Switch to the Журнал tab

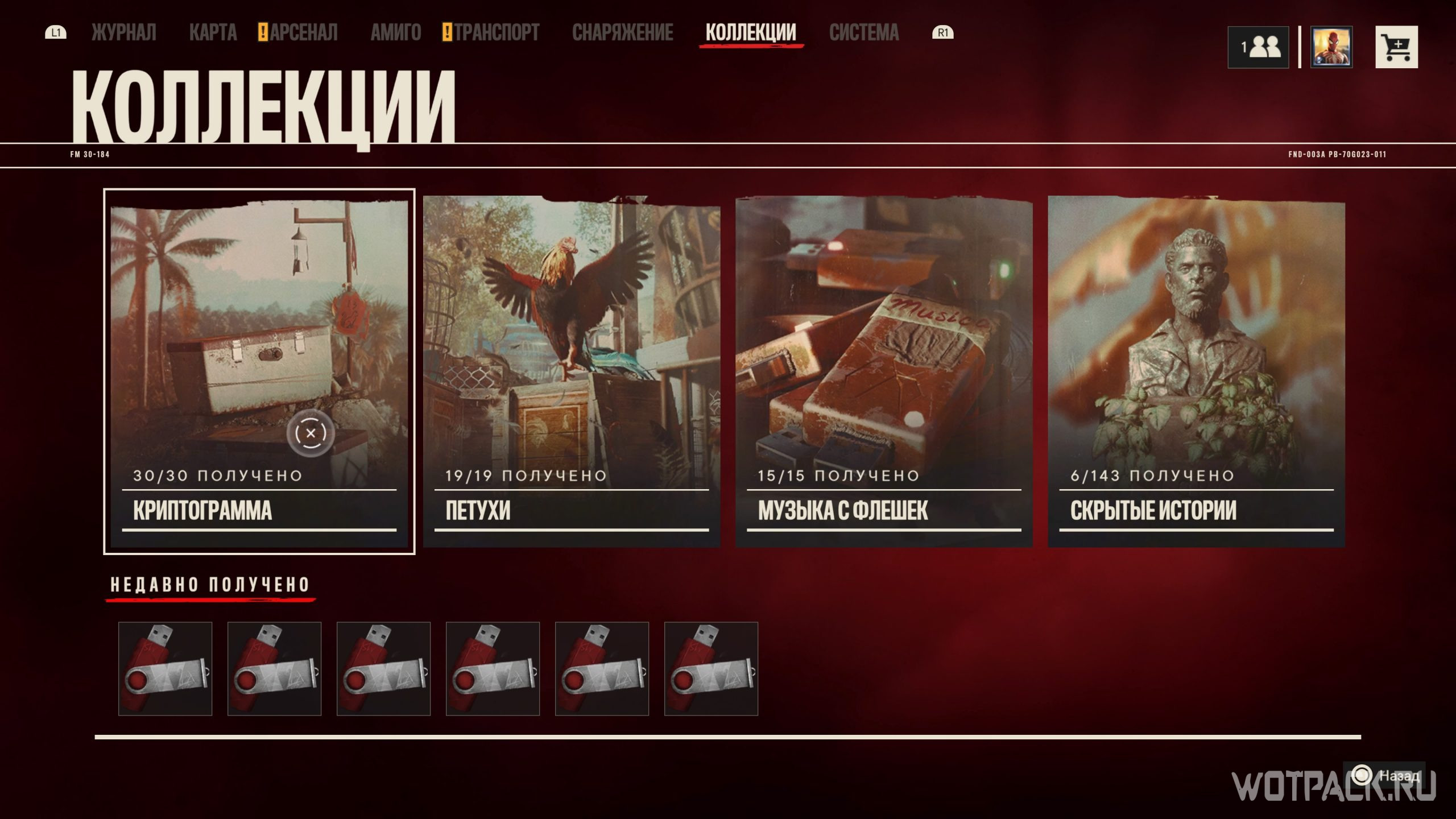tap(123, 32)
